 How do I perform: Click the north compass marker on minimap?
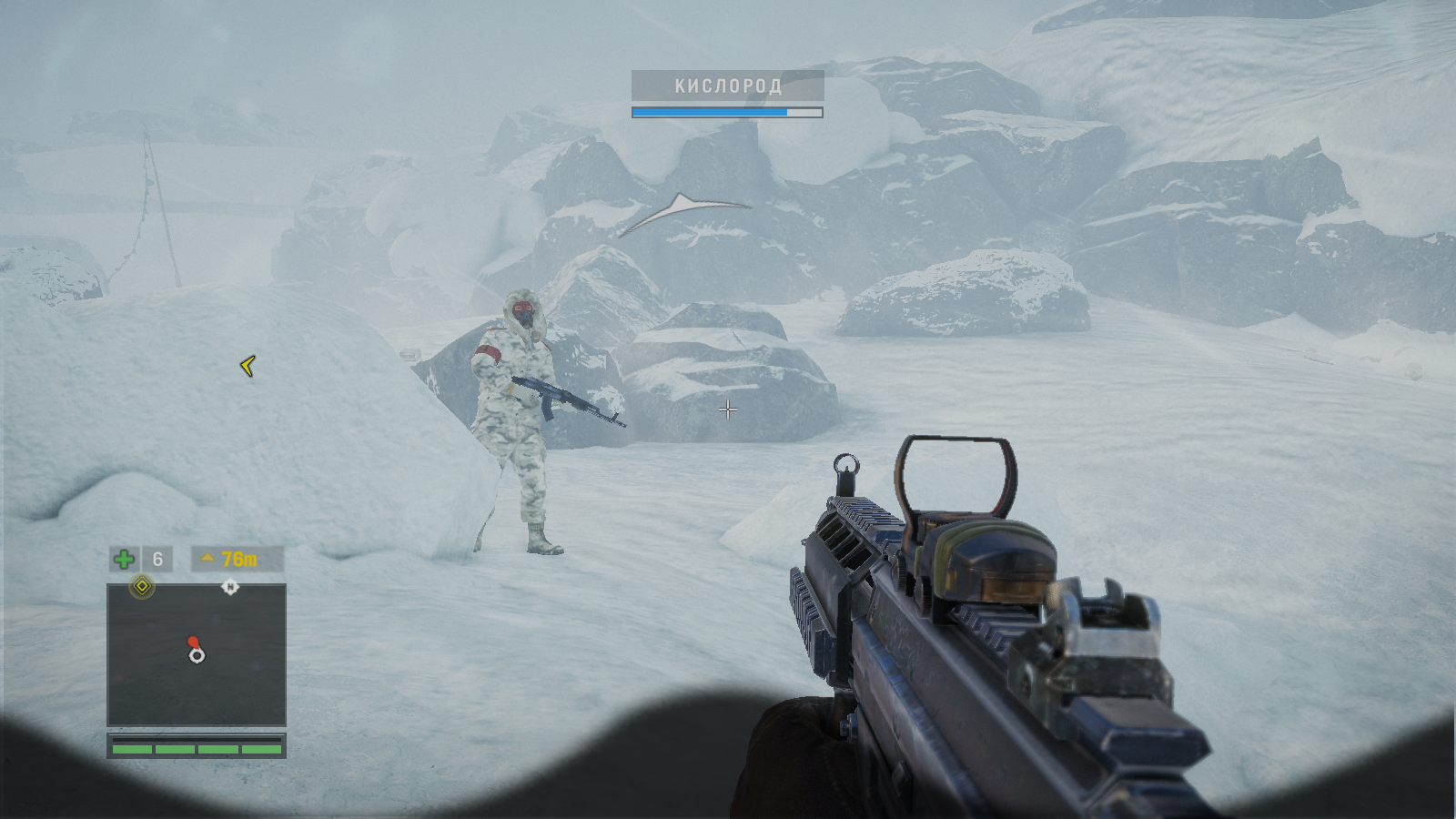(x=230, y=587)
